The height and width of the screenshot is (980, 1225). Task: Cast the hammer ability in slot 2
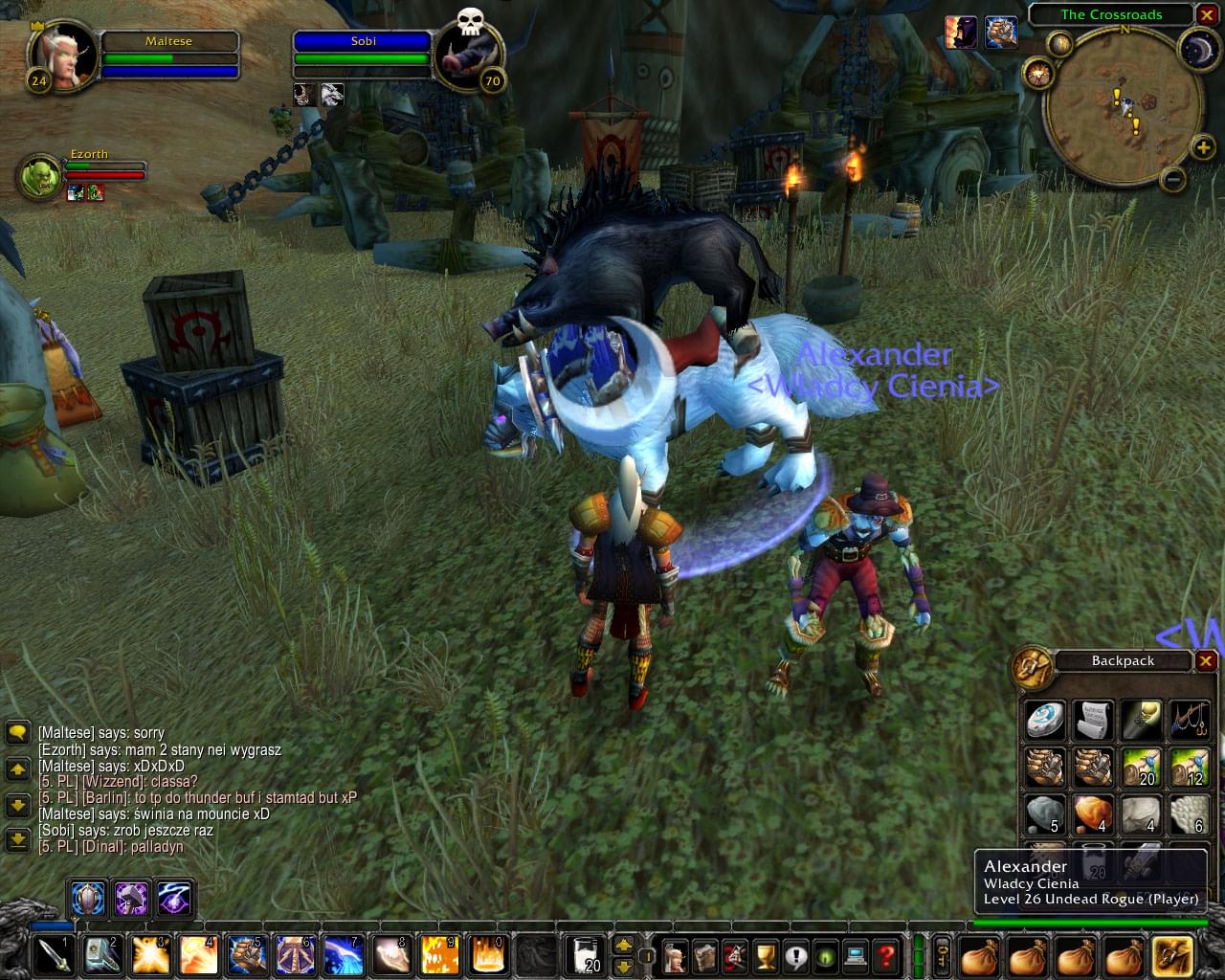[x=100, y=955]
